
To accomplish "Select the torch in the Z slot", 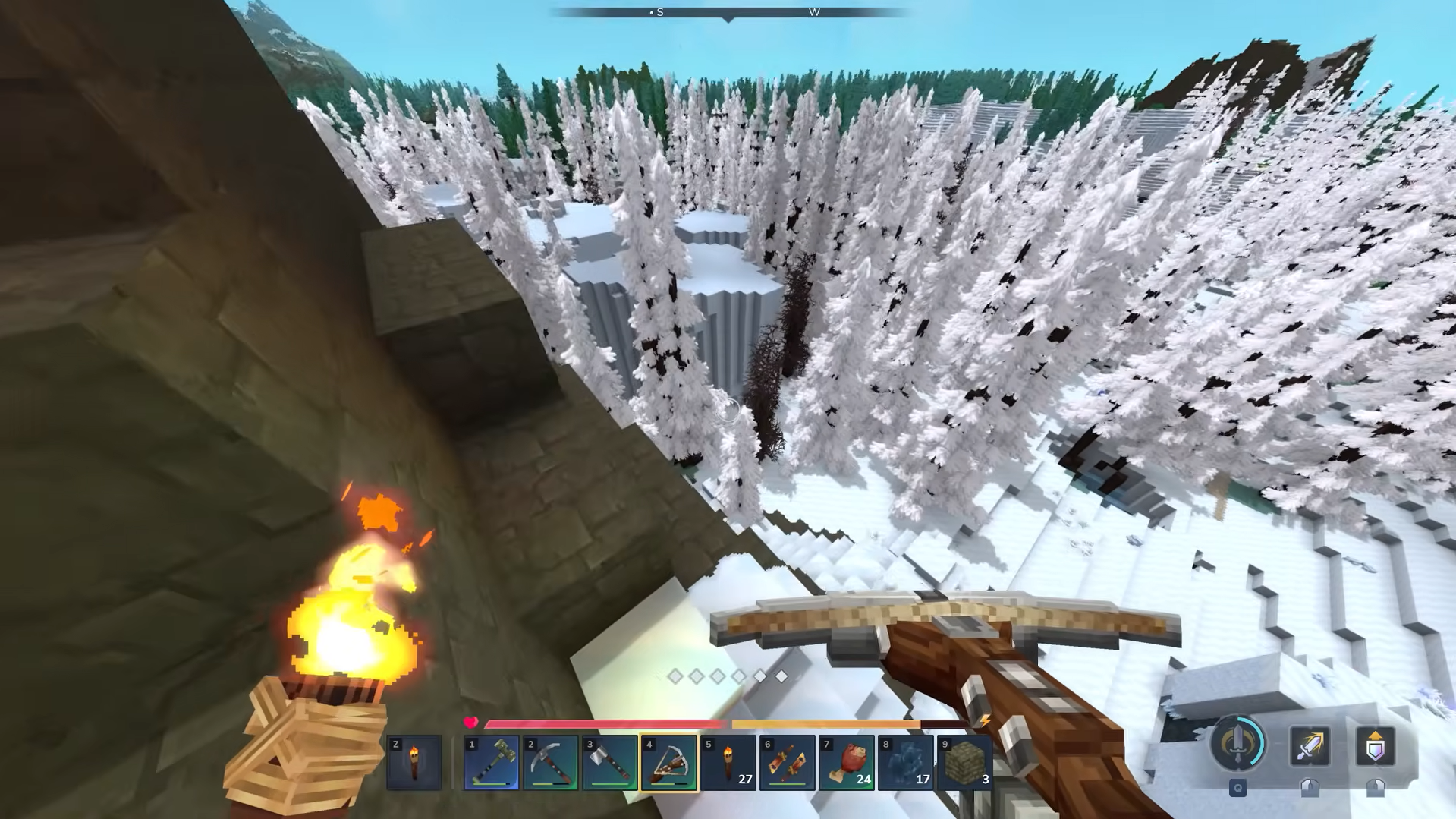I will 414,761.
